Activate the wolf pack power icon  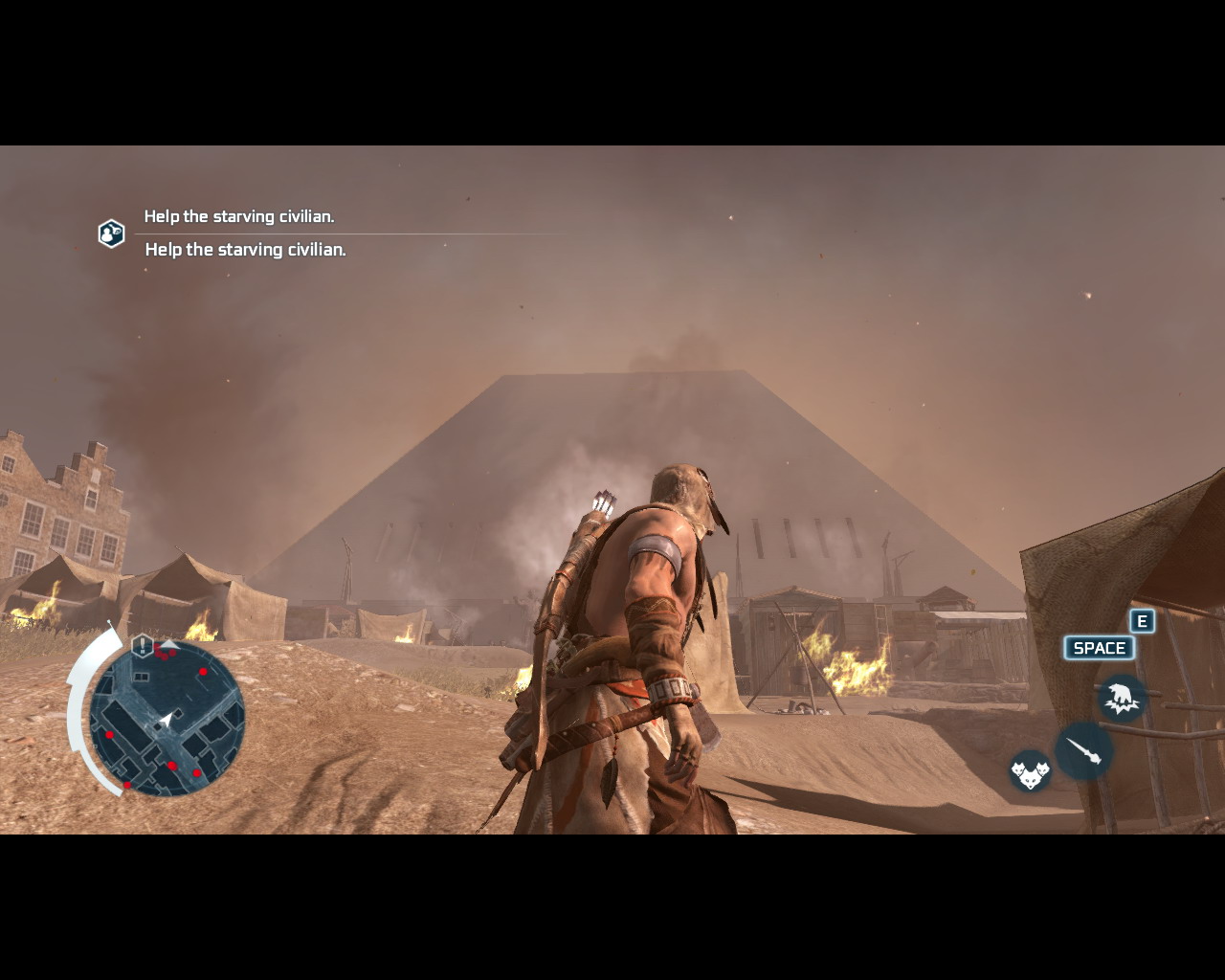click(1030, 770)
